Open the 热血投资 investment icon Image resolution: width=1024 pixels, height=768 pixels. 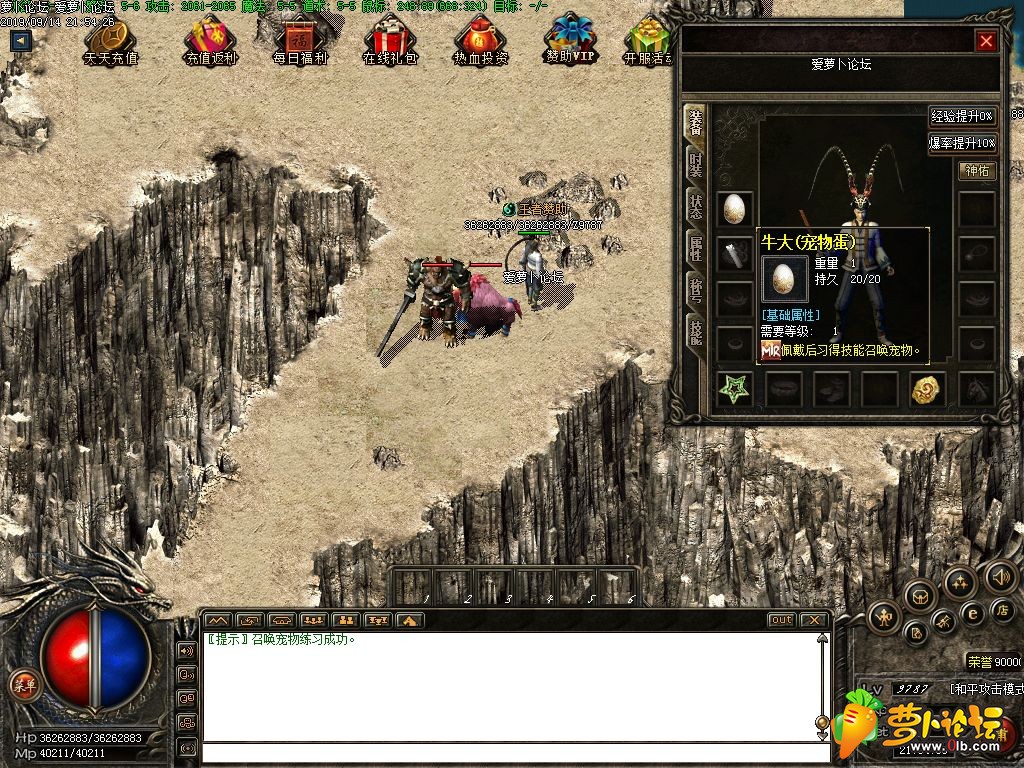pos(480,41)
